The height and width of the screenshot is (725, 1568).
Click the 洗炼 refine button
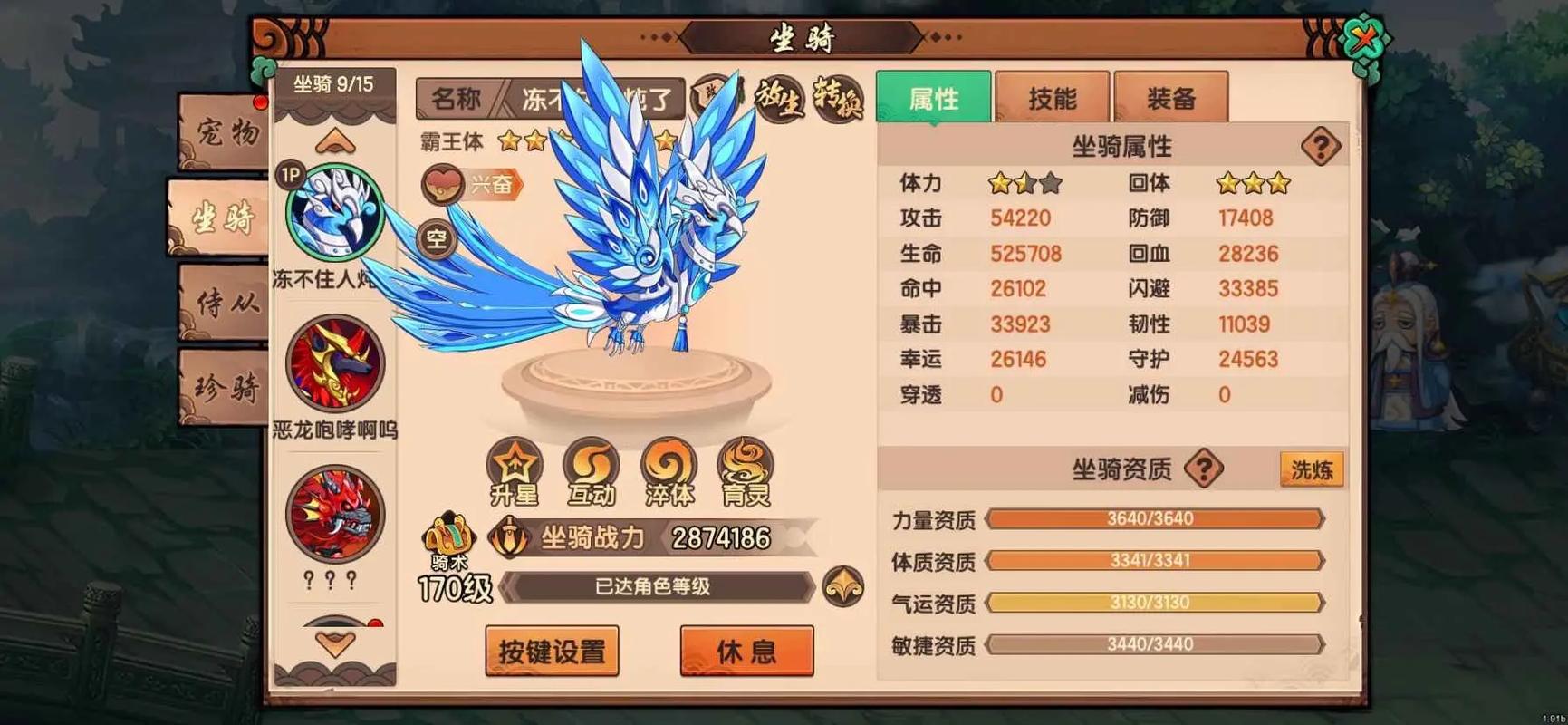pos(1311,469)
